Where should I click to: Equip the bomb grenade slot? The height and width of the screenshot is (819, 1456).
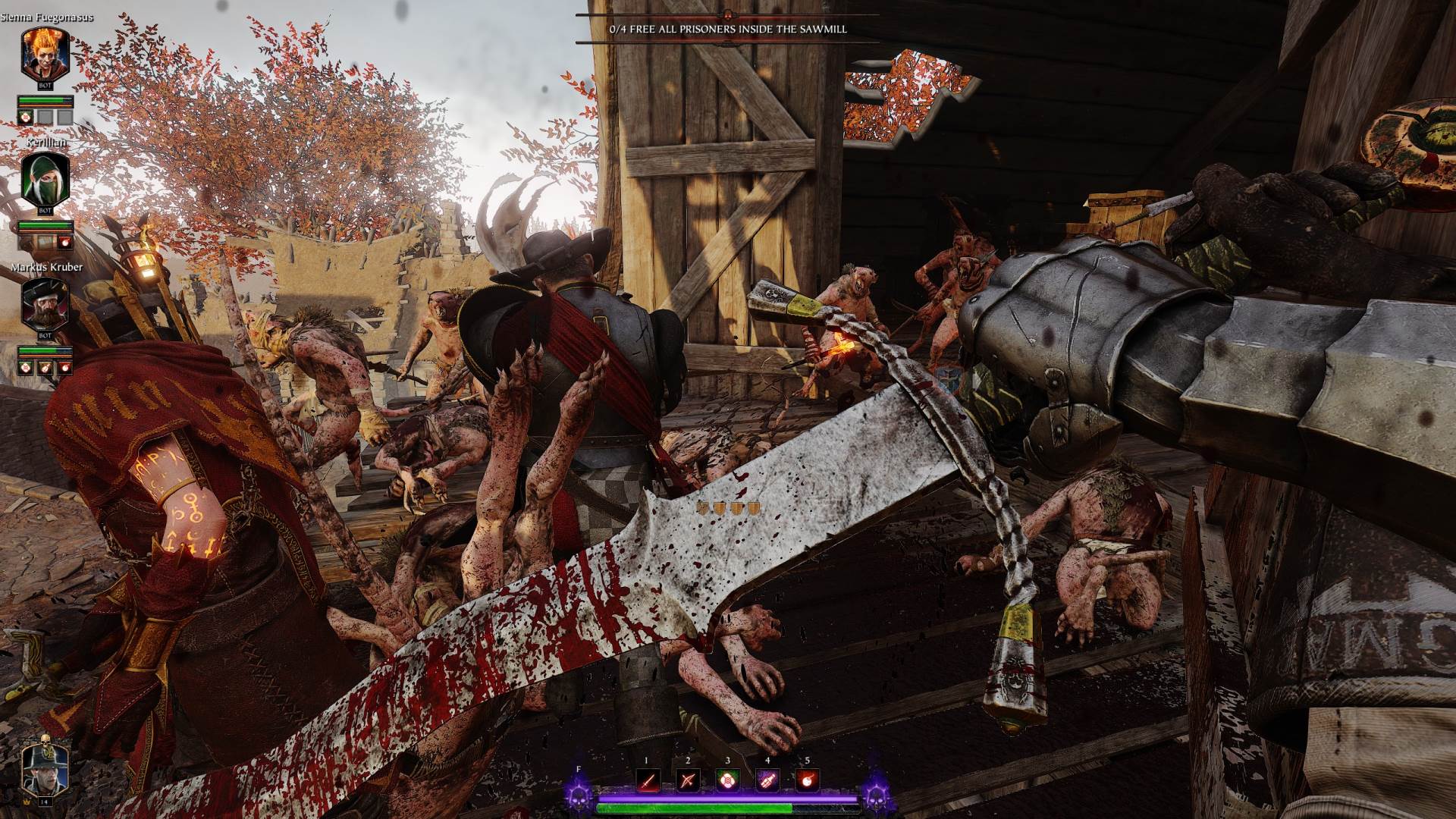(807, 780)
